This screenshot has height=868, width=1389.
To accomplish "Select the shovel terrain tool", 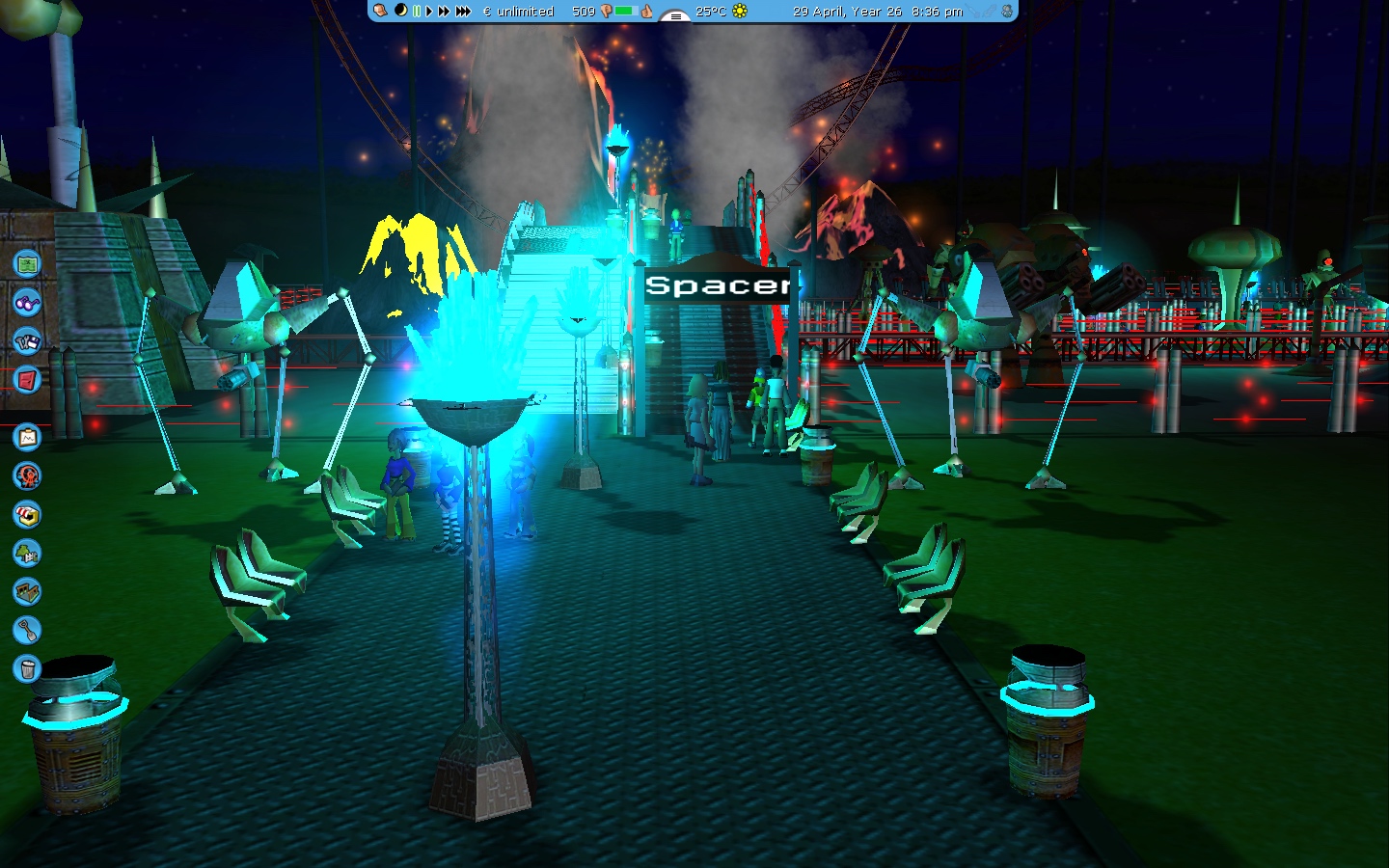I will point(27,630).
